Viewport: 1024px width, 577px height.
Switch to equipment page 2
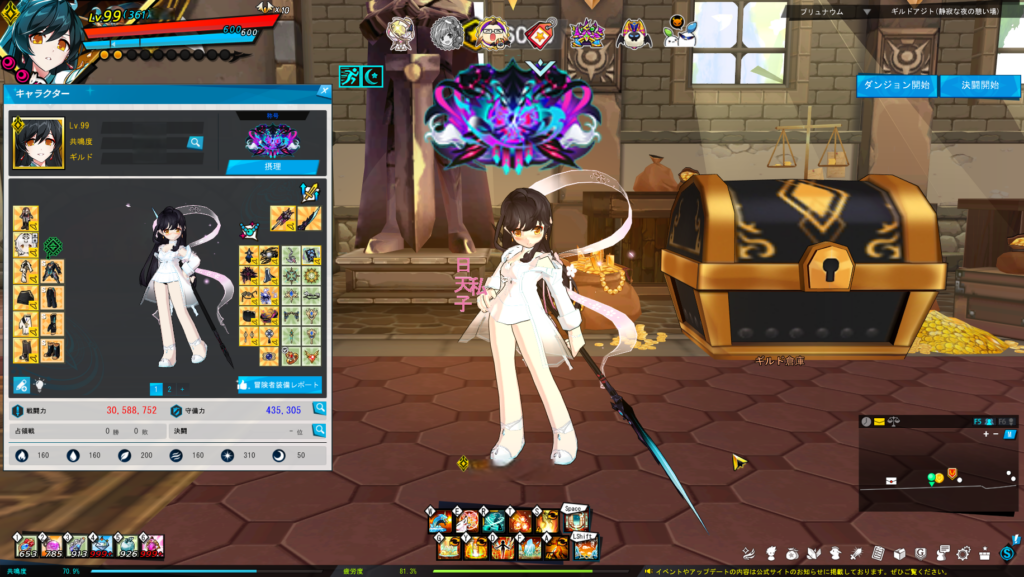(169, 389)
